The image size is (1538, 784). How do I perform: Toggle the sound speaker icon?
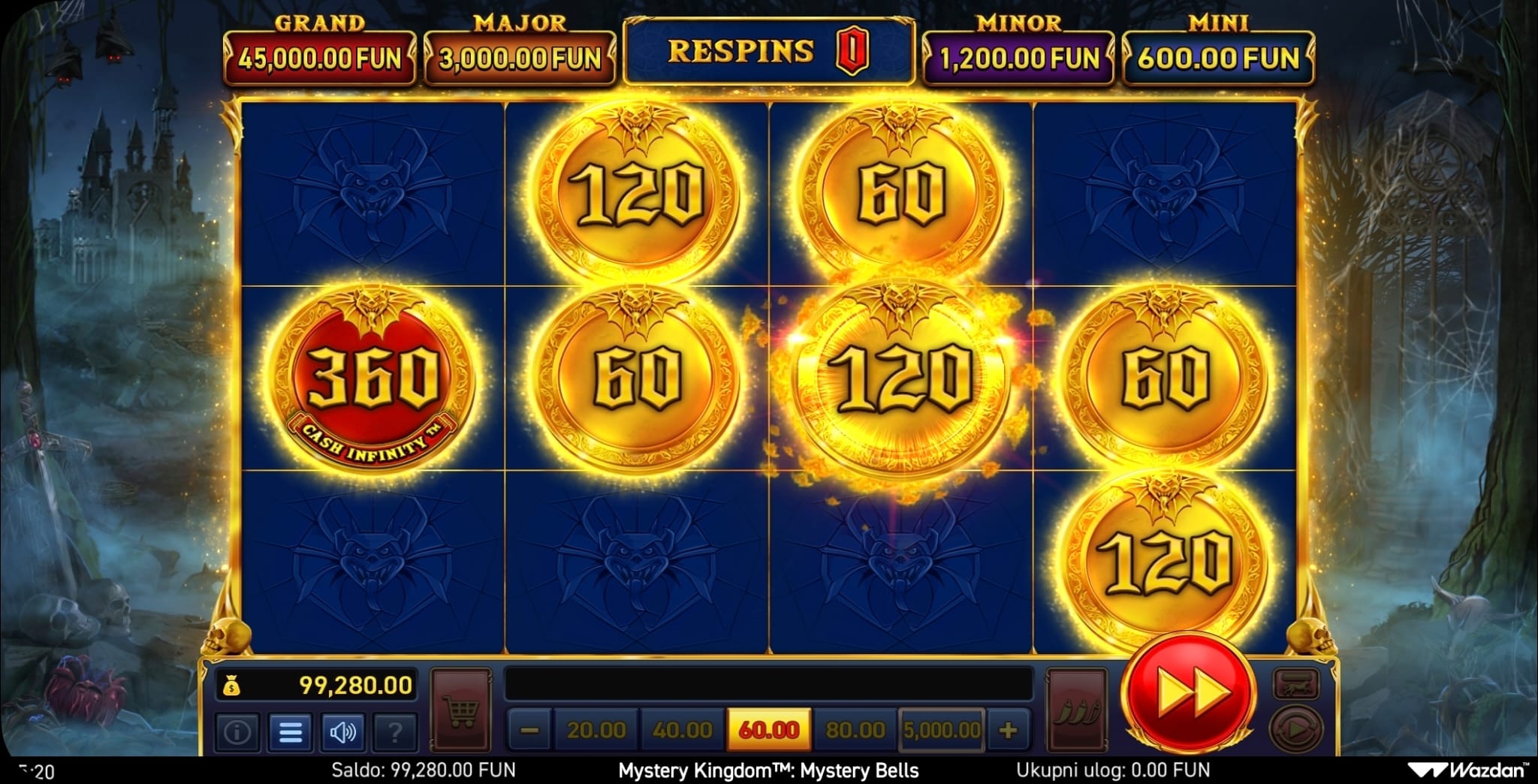pyautogui.click(x=342, y=731)
